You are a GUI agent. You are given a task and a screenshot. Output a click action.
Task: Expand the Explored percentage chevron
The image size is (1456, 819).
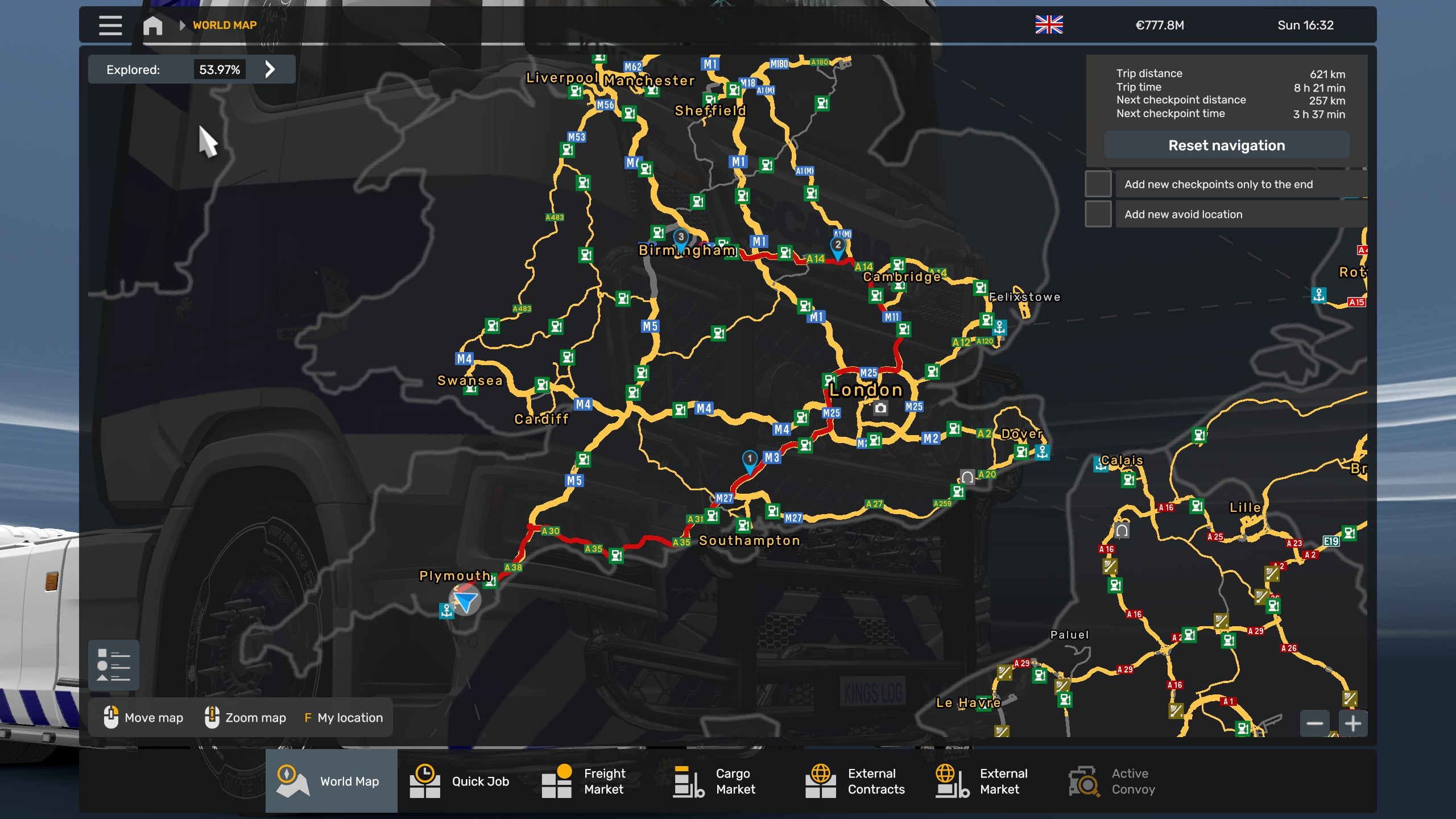[271, 69]
